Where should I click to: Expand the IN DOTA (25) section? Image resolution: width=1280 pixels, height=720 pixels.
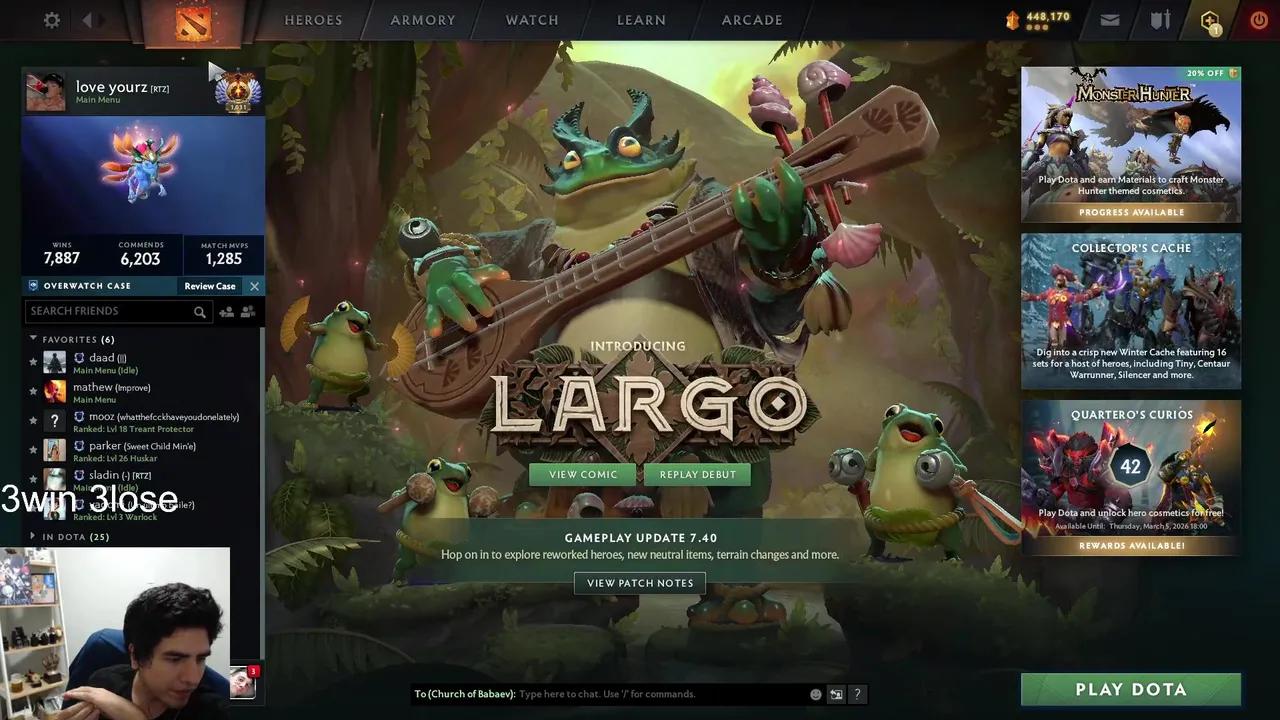(31, 536)
